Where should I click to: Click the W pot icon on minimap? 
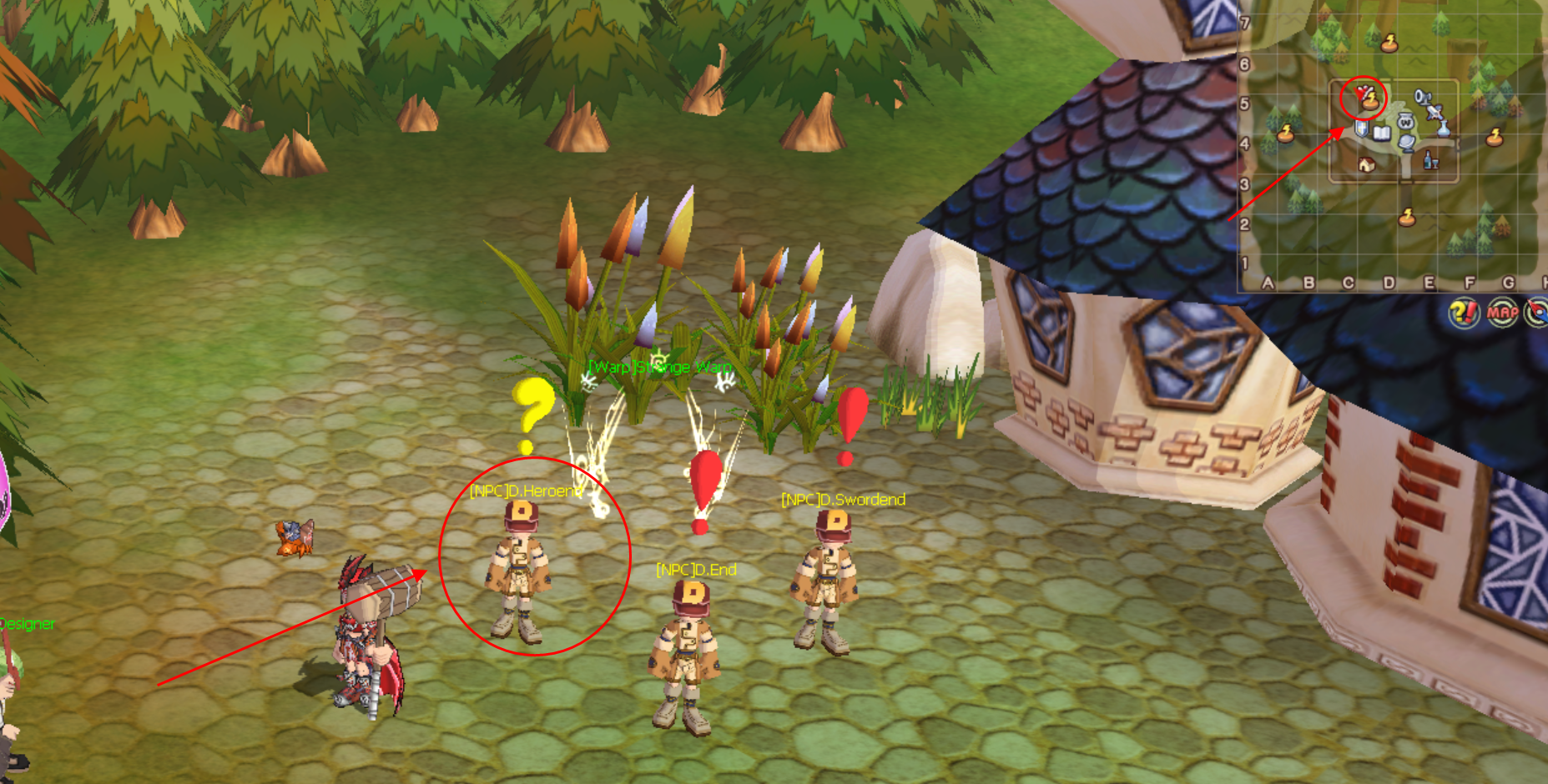click(x=1405, y=123)
